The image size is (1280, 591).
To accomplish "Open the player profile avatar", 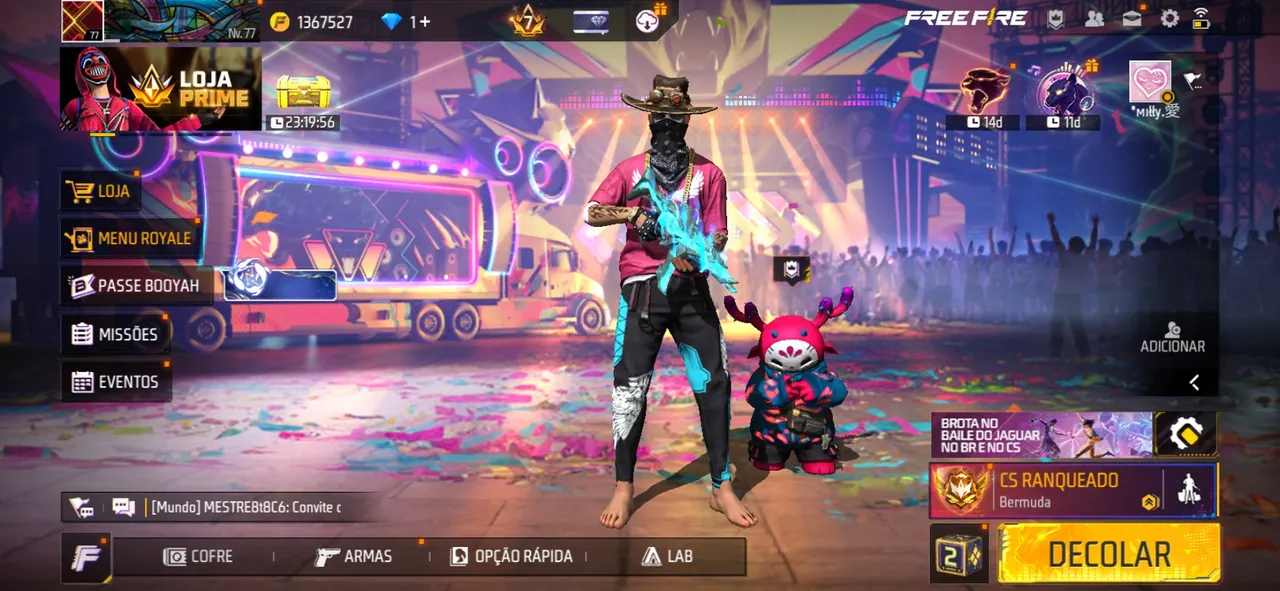I will tap(82, 21).
